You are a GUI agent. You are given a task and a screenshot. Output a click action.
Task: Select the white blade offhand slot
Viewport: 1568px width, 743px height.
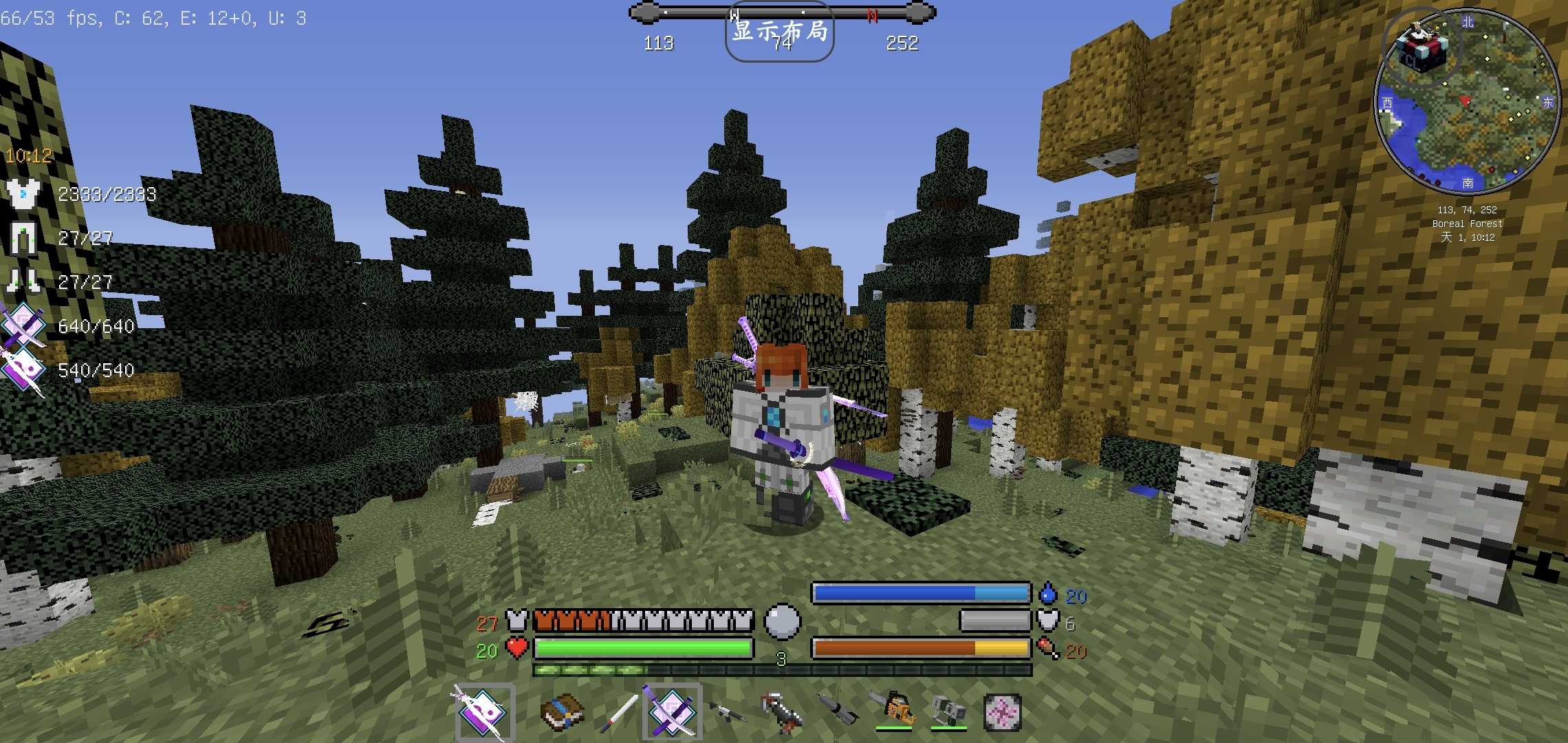point(485,712)
